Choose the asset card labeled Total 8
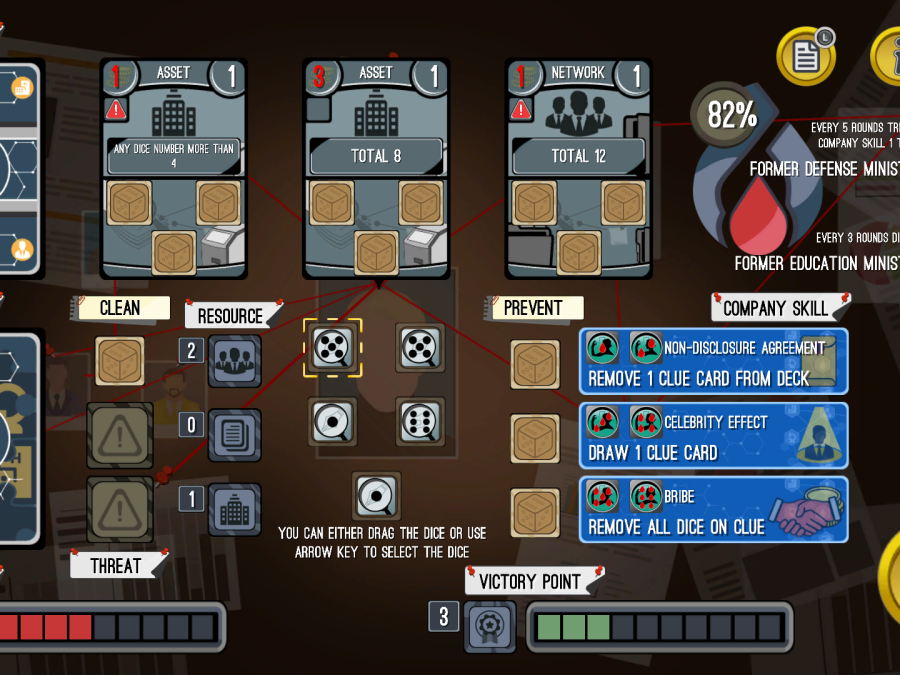The height and width of the screenshot is (675, 900). click(x=376, y=167)
